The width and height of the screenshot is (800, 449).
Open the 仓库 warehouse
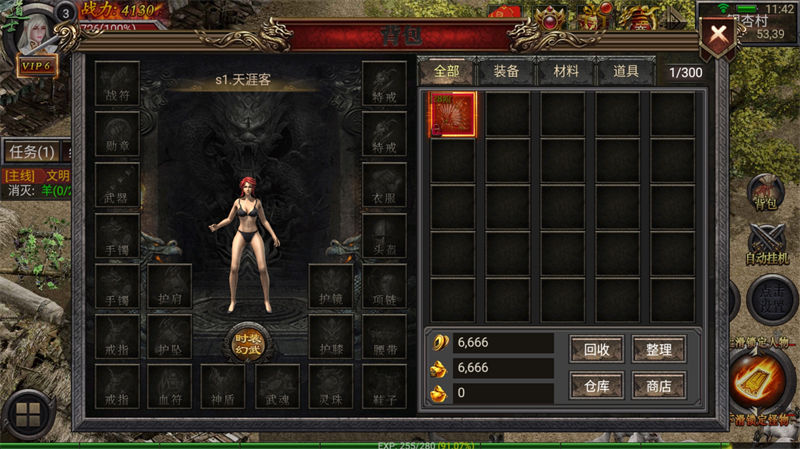(x=596, y=386)
